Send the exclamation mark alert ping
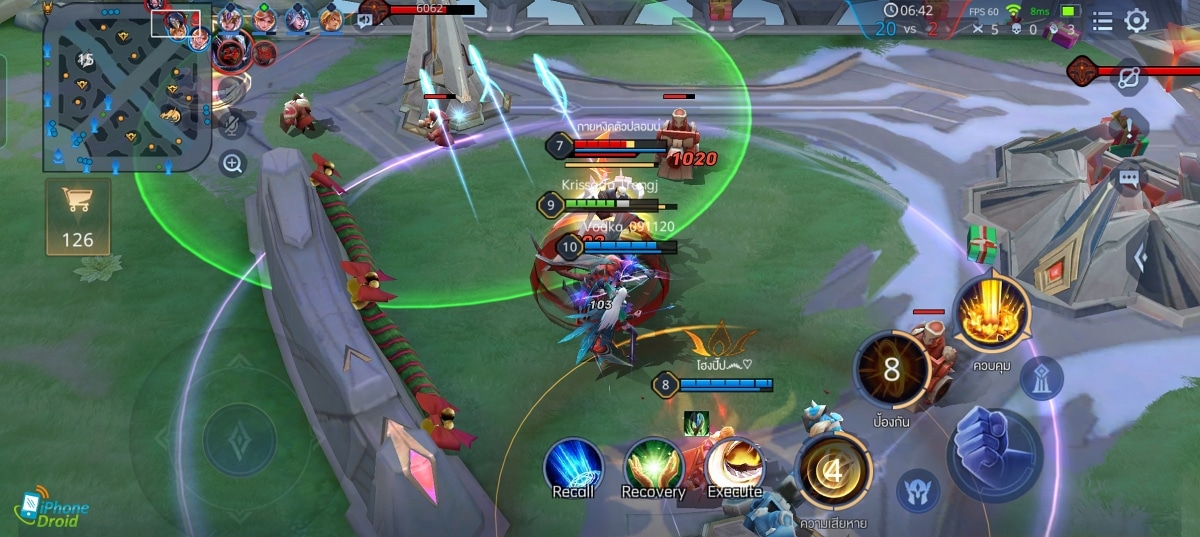This screenshot has height=537, width=1200. pos(1129,128)
